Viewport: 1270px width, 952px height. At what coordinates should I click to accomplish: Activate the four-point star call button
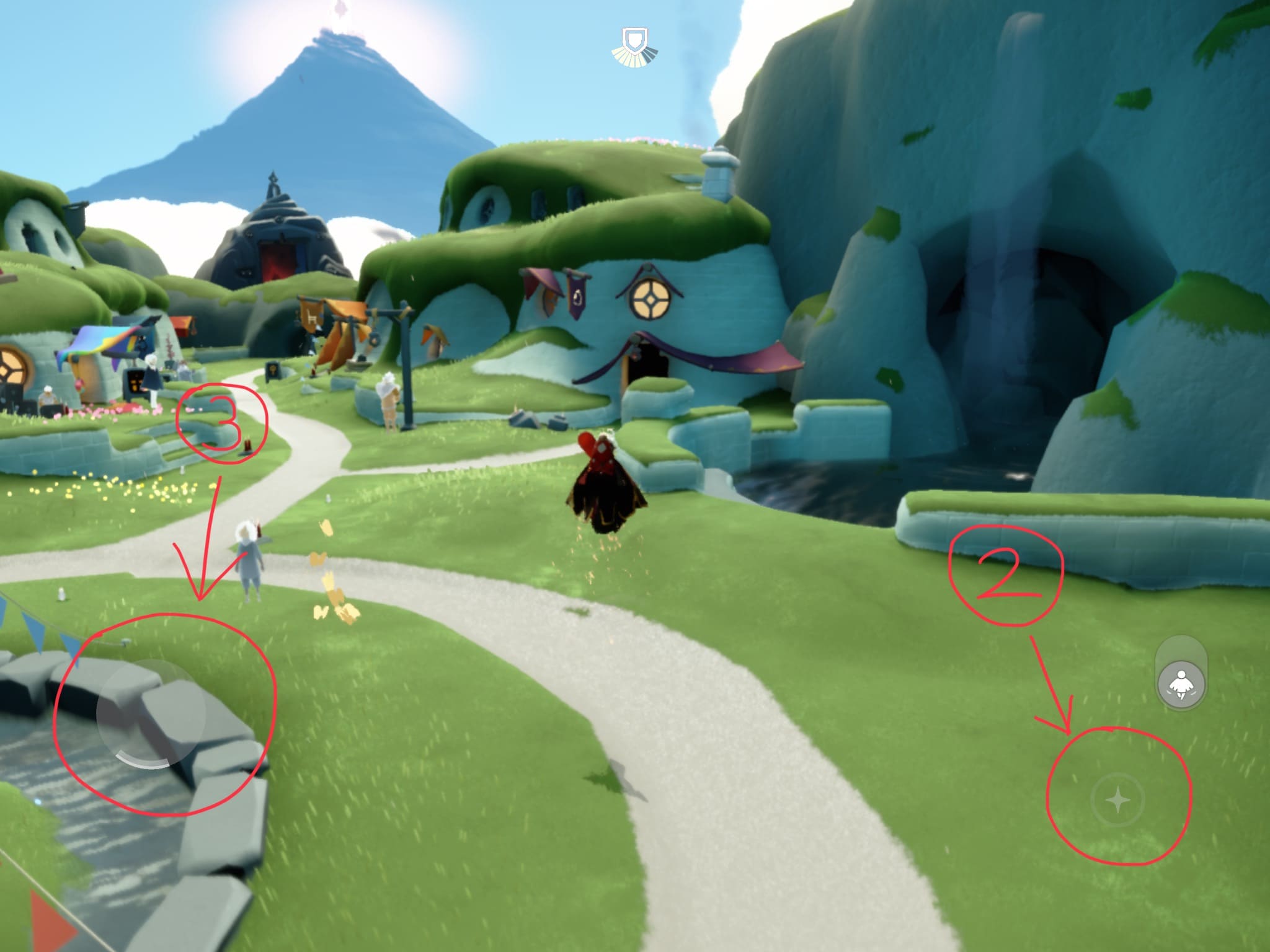click(1118, 801)
